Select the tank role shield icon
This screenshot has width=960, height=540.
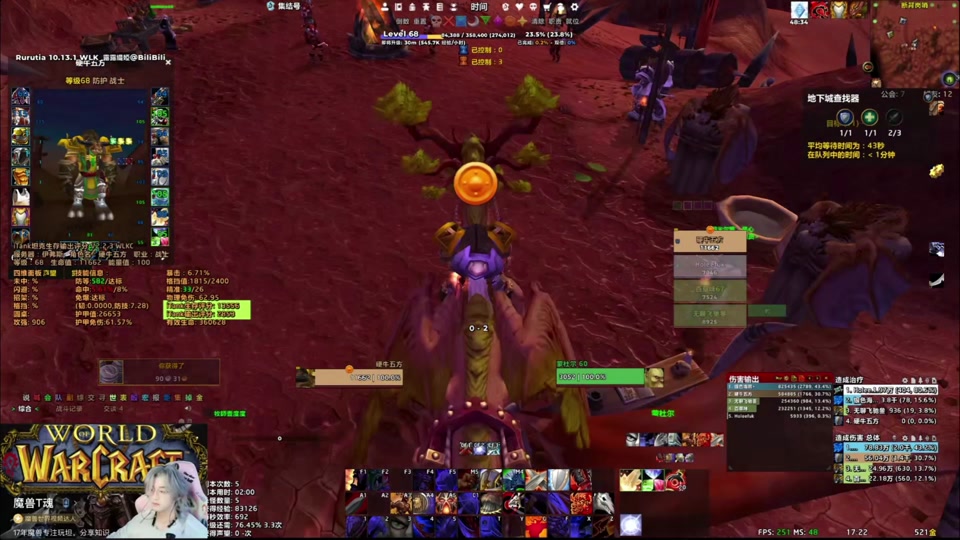point(845,117)
